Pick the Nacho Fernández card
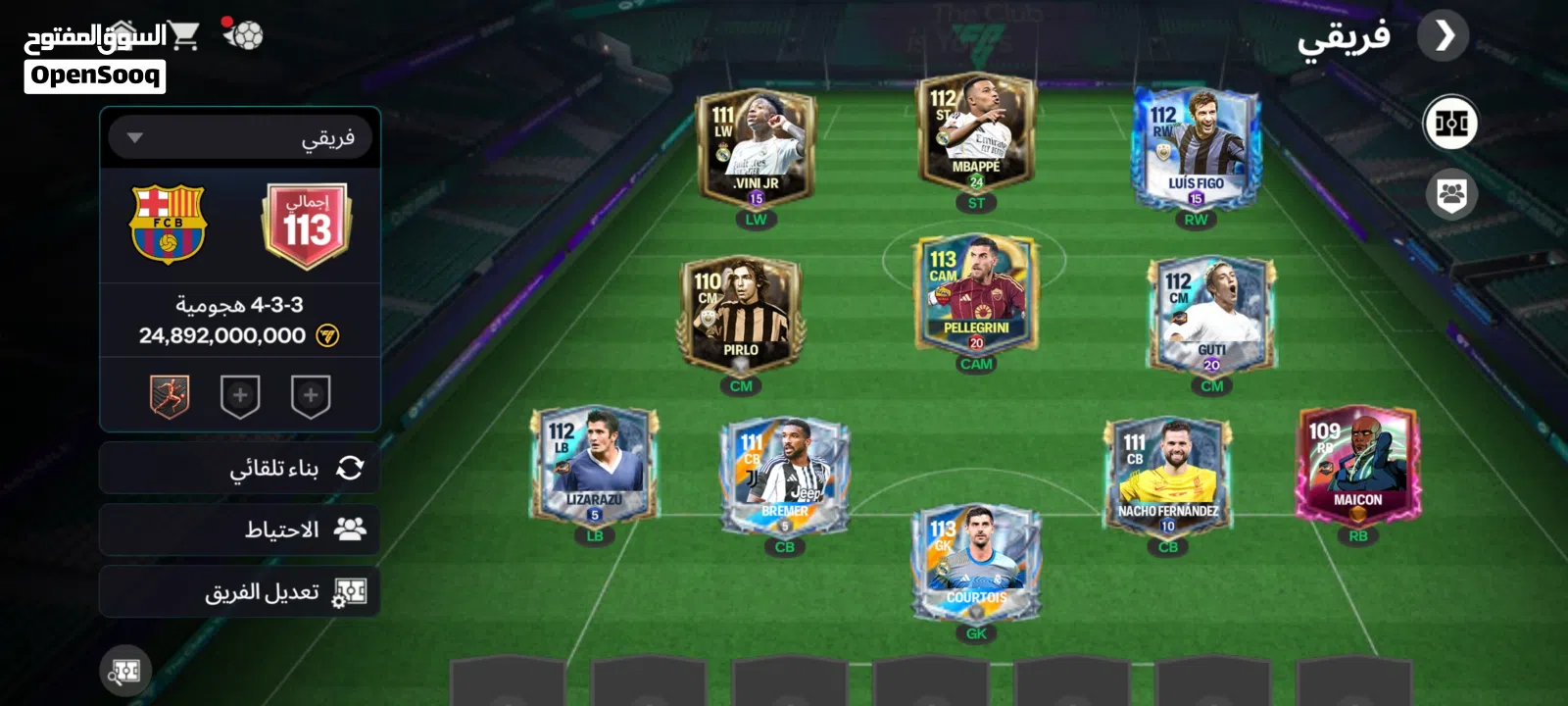 click(1168, 478)
